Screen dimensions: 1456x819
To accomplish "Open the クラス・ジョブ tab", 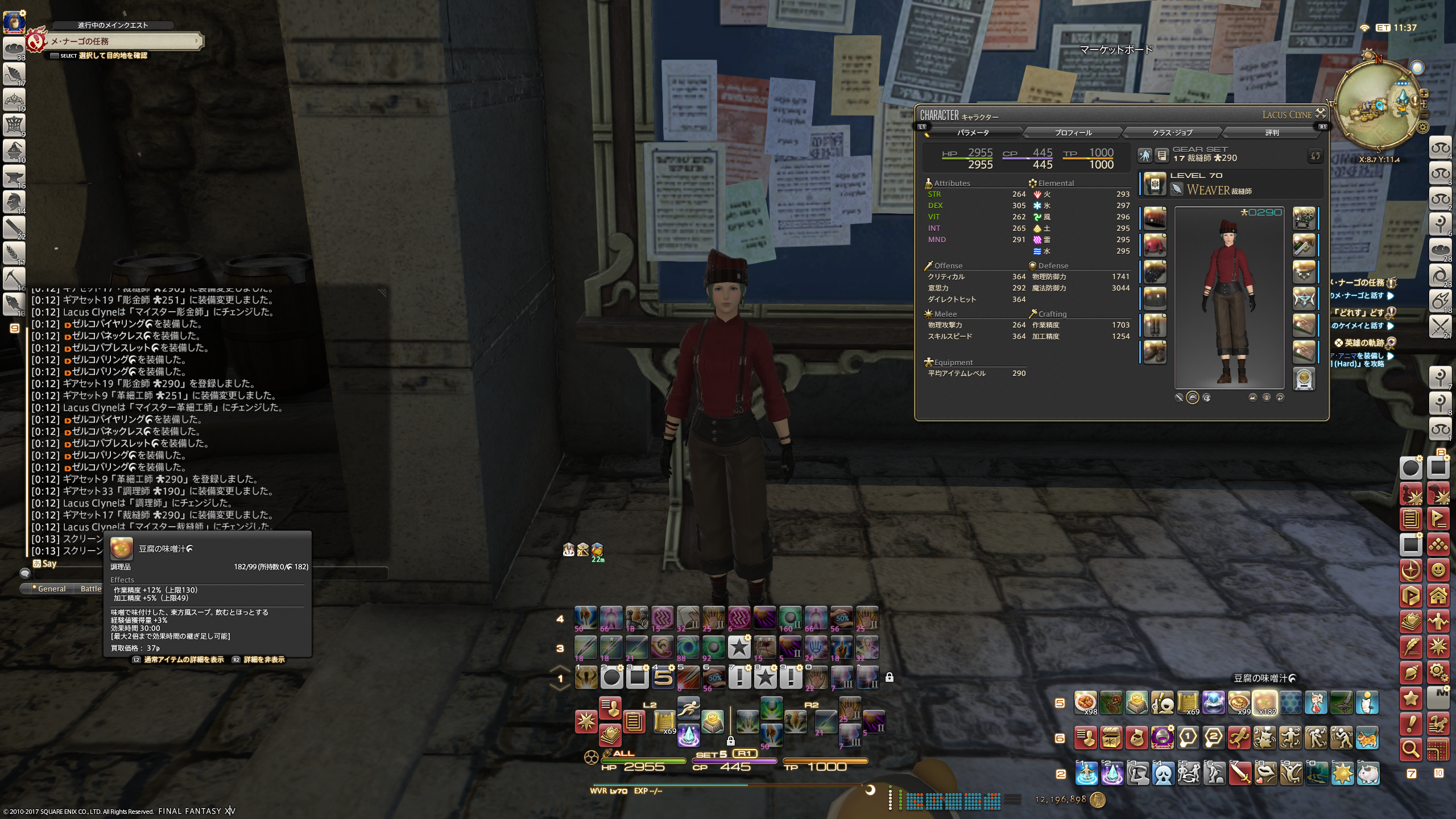I will tap(1172, 133).
